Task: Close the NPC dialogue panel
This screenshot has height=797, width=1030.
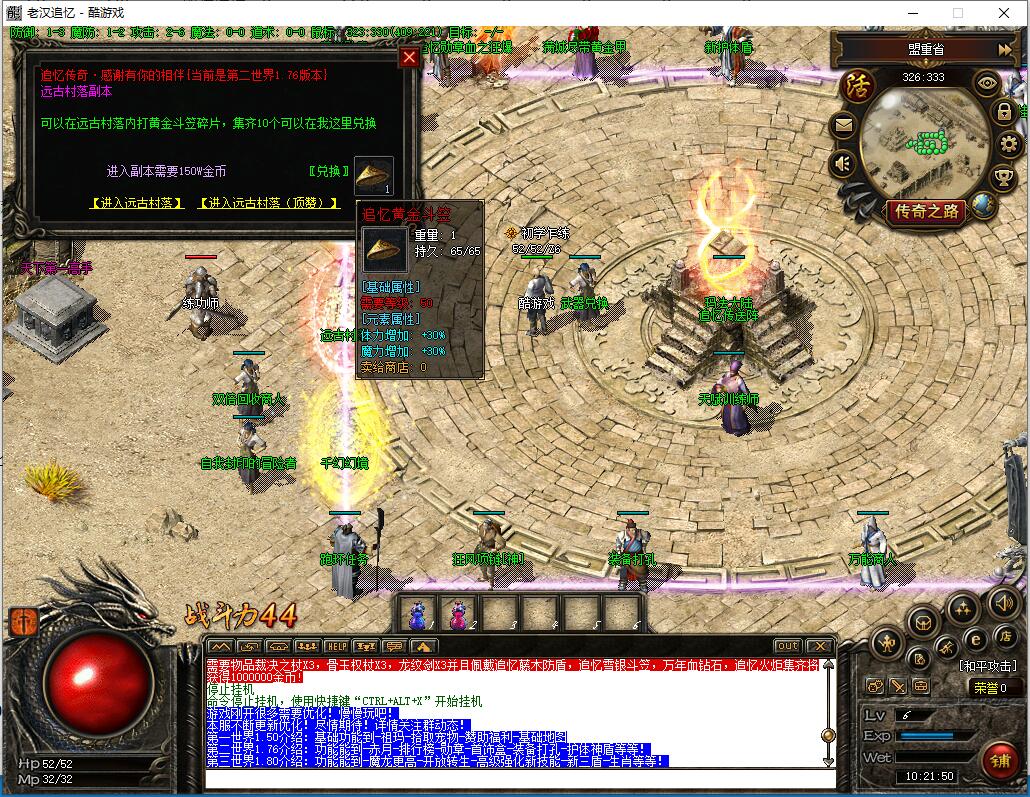Action: coord(409,57)
